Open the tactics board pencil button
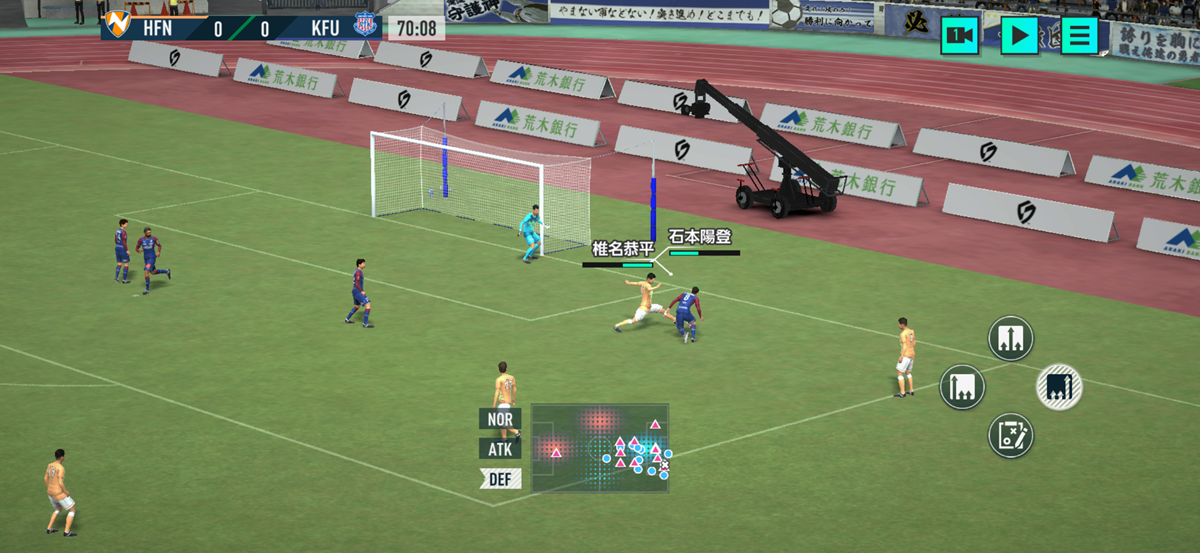 [1010, 436]
